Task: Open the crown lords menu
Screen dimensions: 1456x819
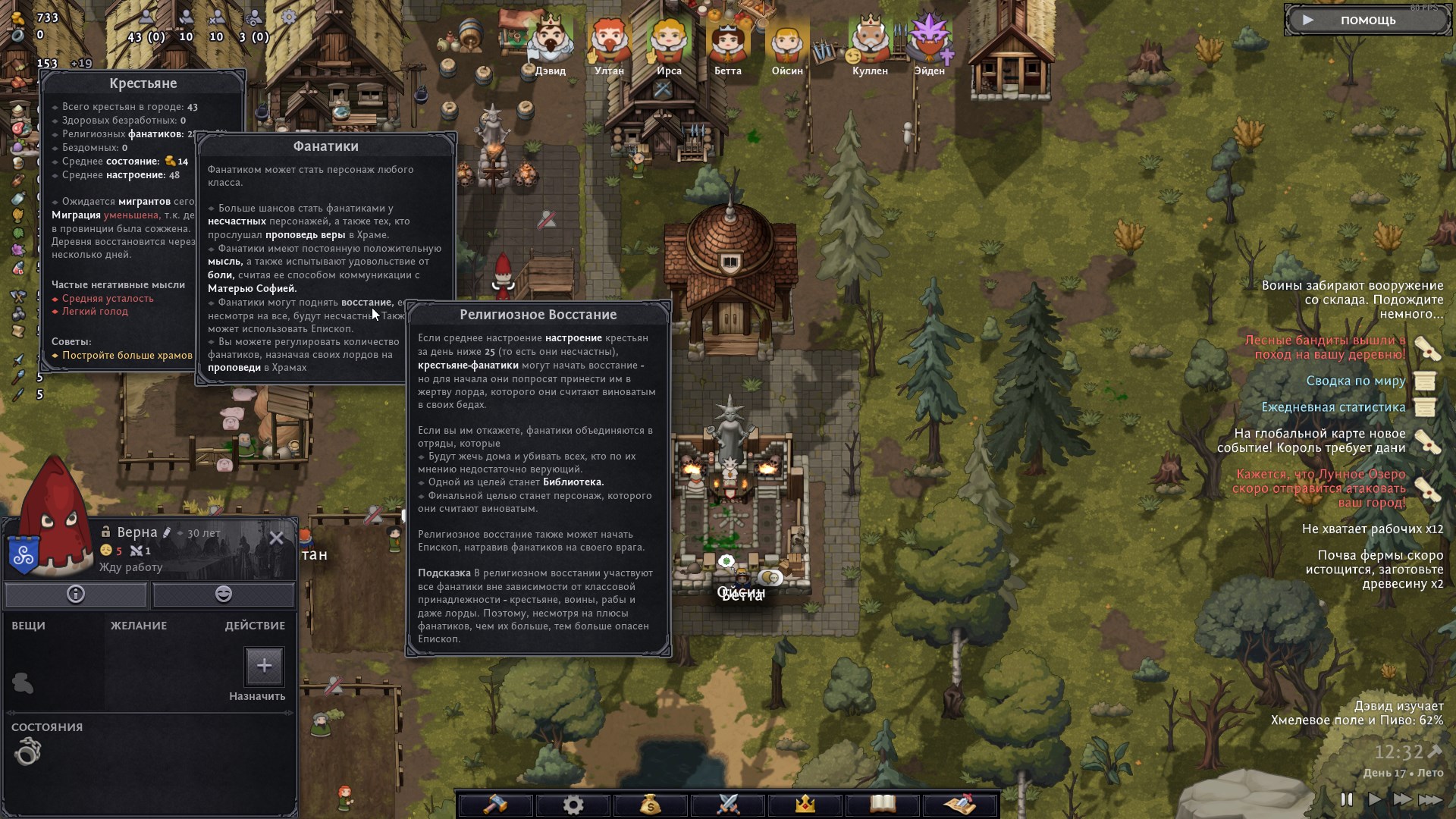Action: 805,804
